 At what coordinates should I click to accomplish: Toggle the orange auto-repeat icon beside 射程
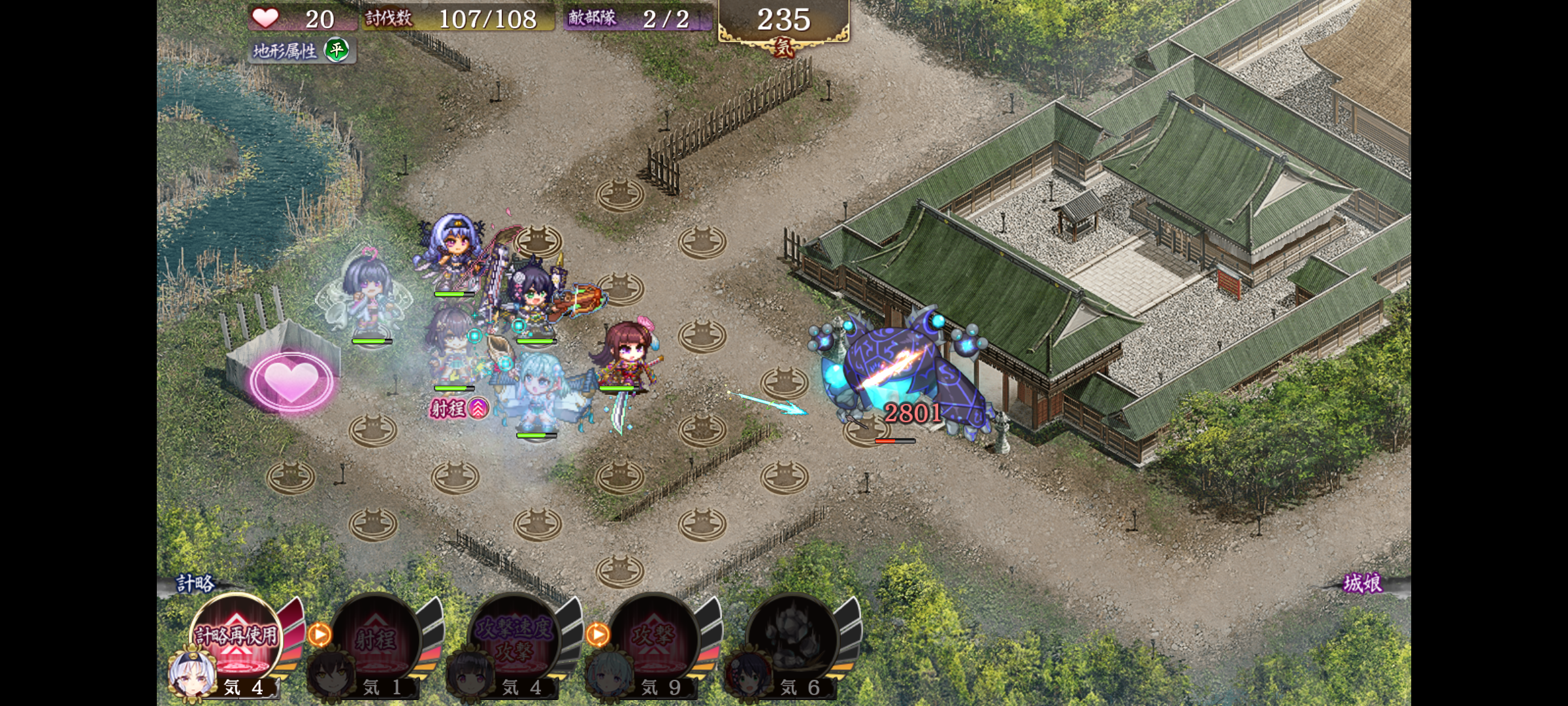[x=319, y=634]
